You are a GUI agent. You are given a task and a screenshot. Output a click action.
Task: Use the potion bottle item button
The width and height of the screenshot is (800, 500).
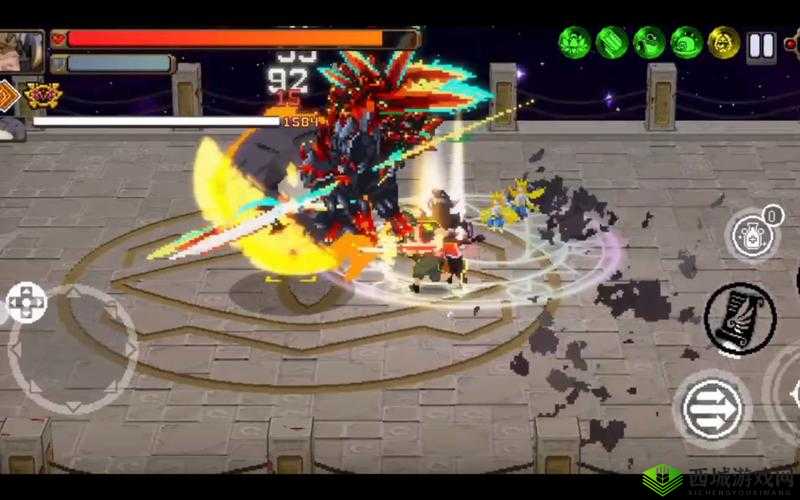pyautogui.click(x=751, y=236)
